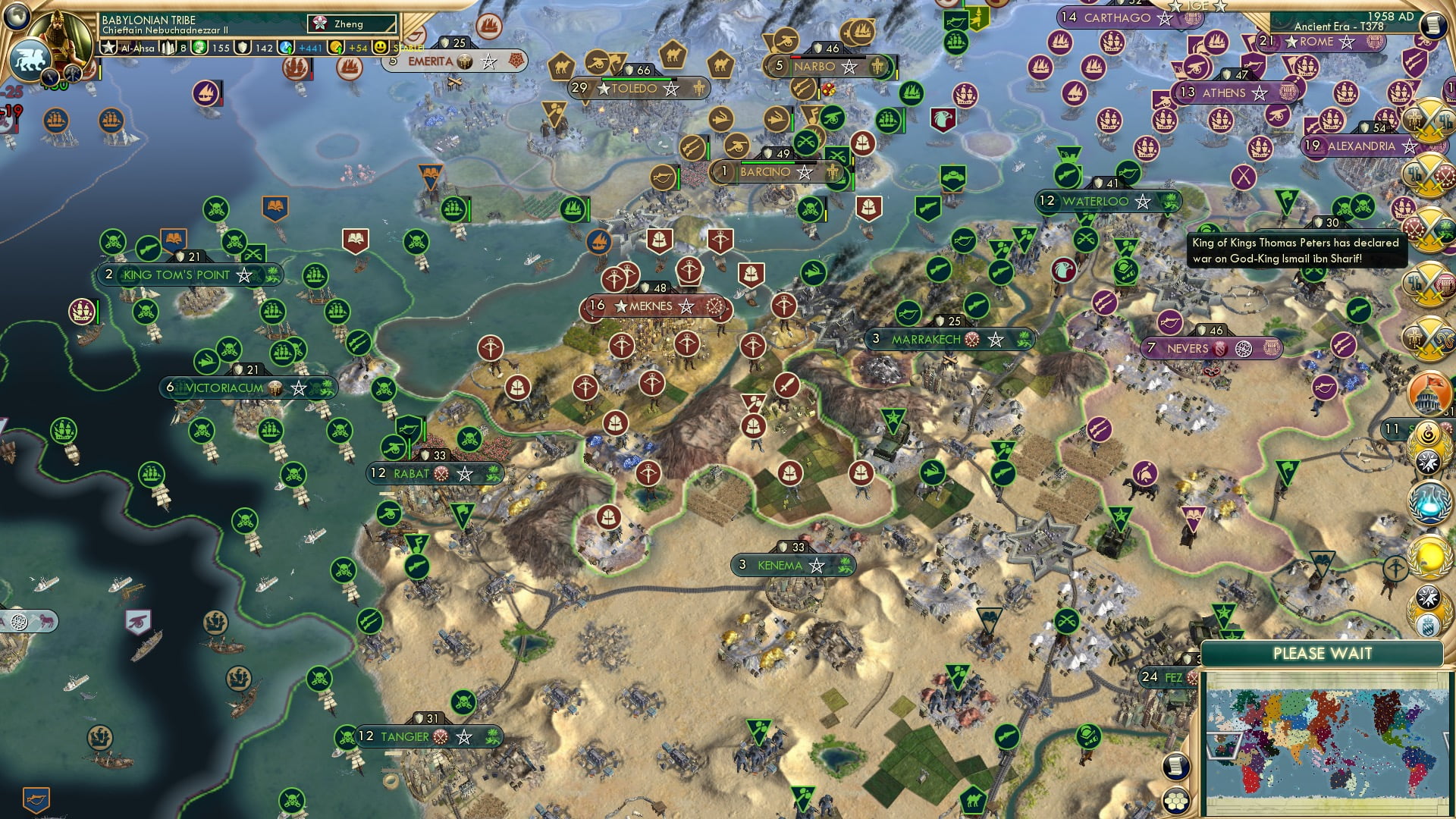Screen dimensions: 1456x819
Task: Open the hex grid map options button
Action: 1175,801
